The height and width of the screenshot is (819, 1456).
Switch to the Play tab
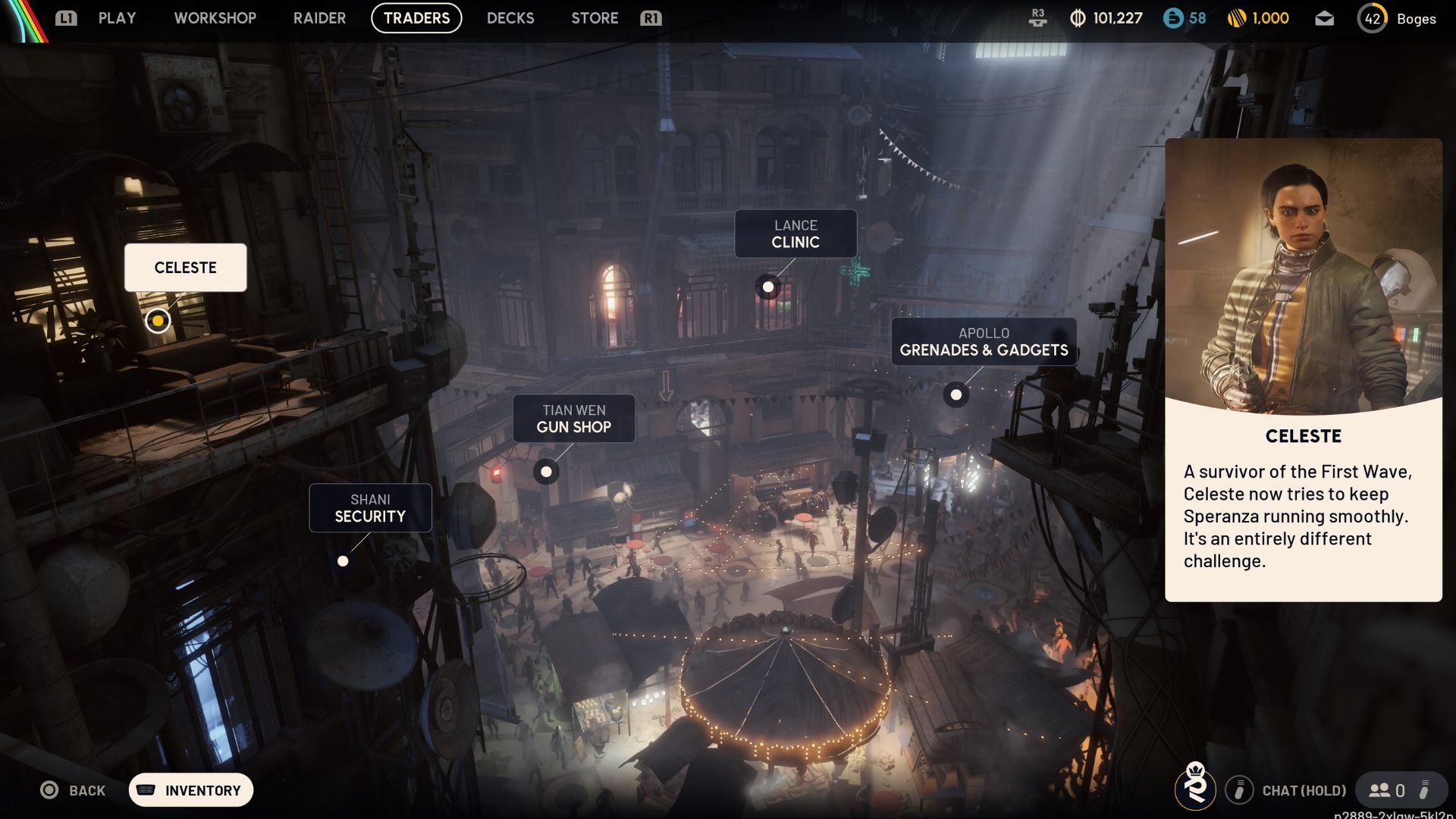pos(117,18)
